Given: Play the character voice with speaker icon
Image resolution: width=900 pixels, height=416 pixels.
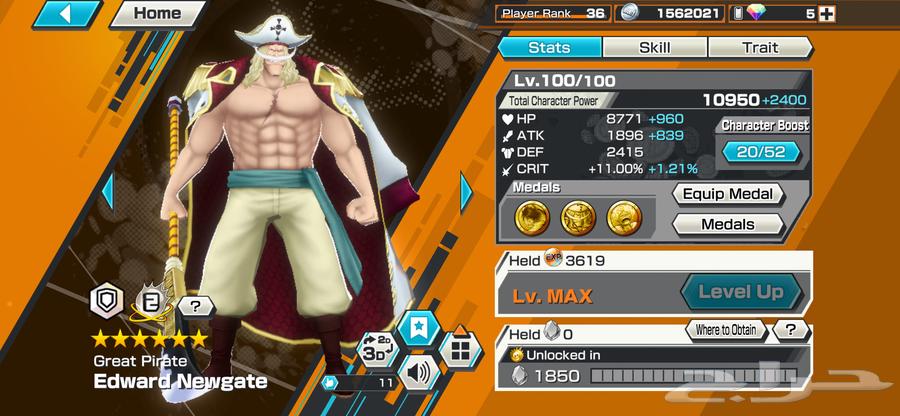Looking at the screenshot, I should [x=420, y=374].
